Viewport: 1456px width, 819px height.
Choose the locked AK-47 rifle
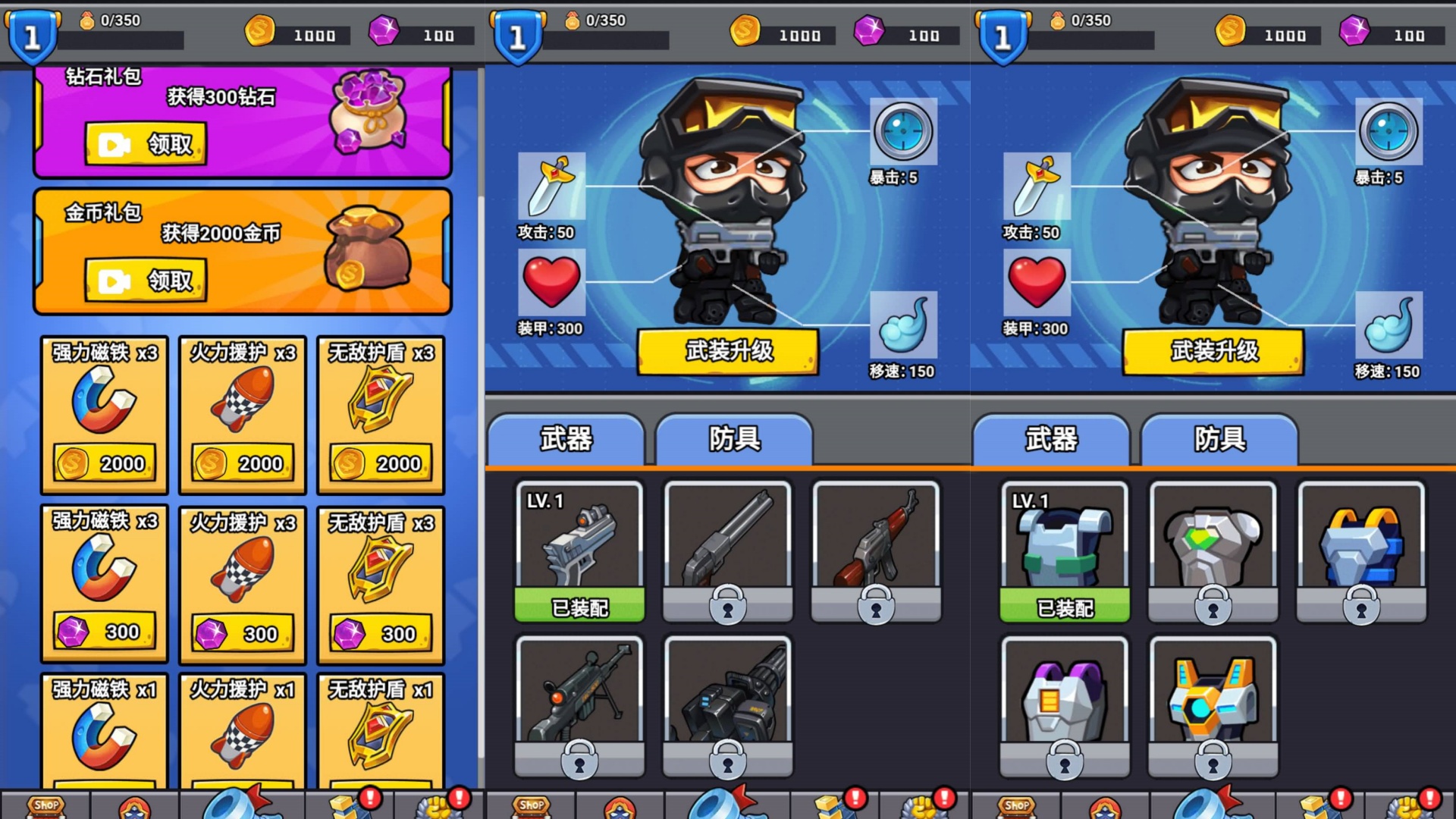[876, 551]
